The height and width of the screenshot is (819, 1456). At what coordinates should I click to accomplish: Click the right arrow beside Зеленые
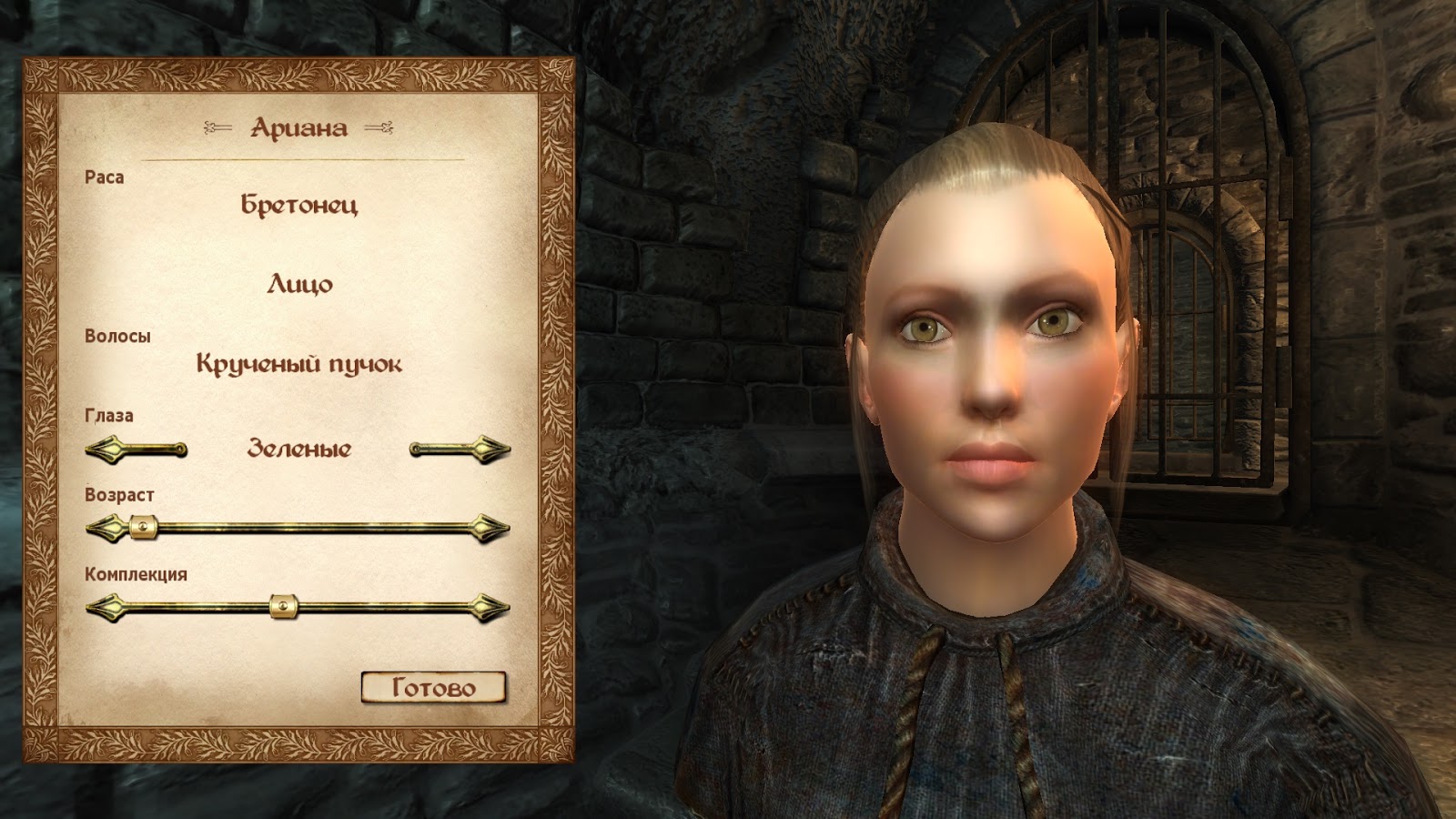460,447
